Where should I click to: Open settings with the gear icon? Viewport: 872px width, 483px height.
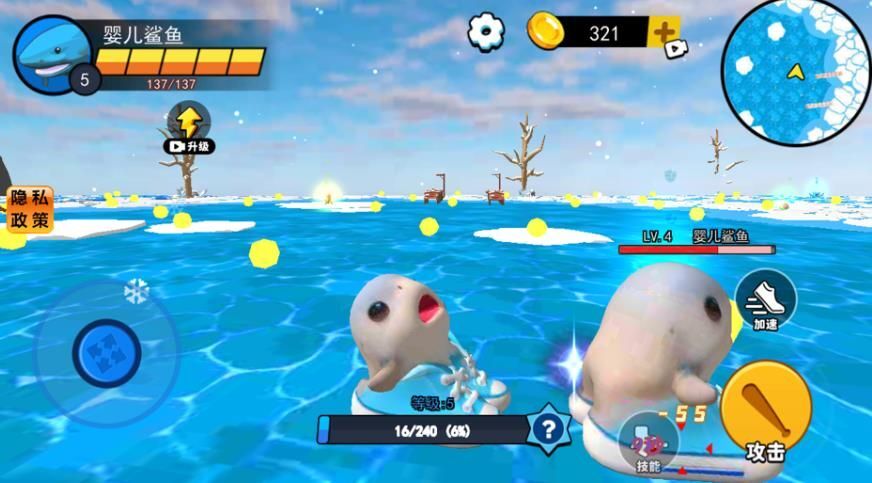click(486, 32)
